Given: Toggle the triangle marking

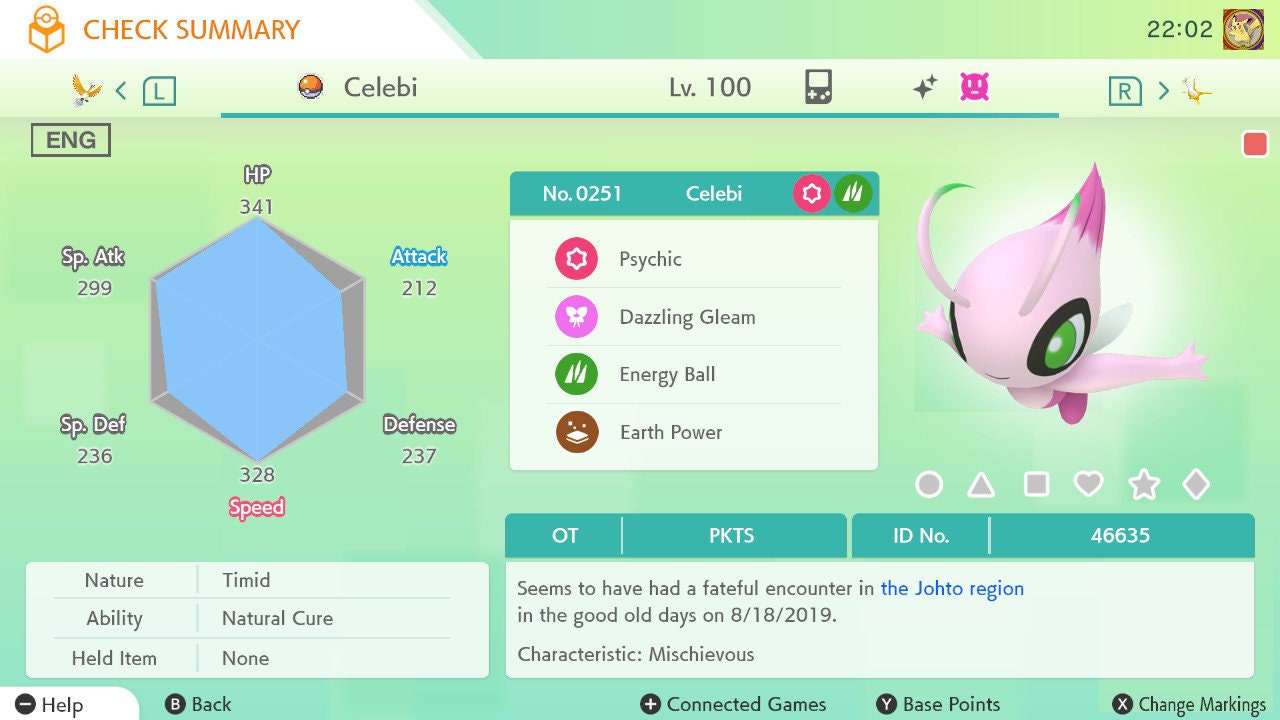Looking at the screenshot, I should (981, 485).
